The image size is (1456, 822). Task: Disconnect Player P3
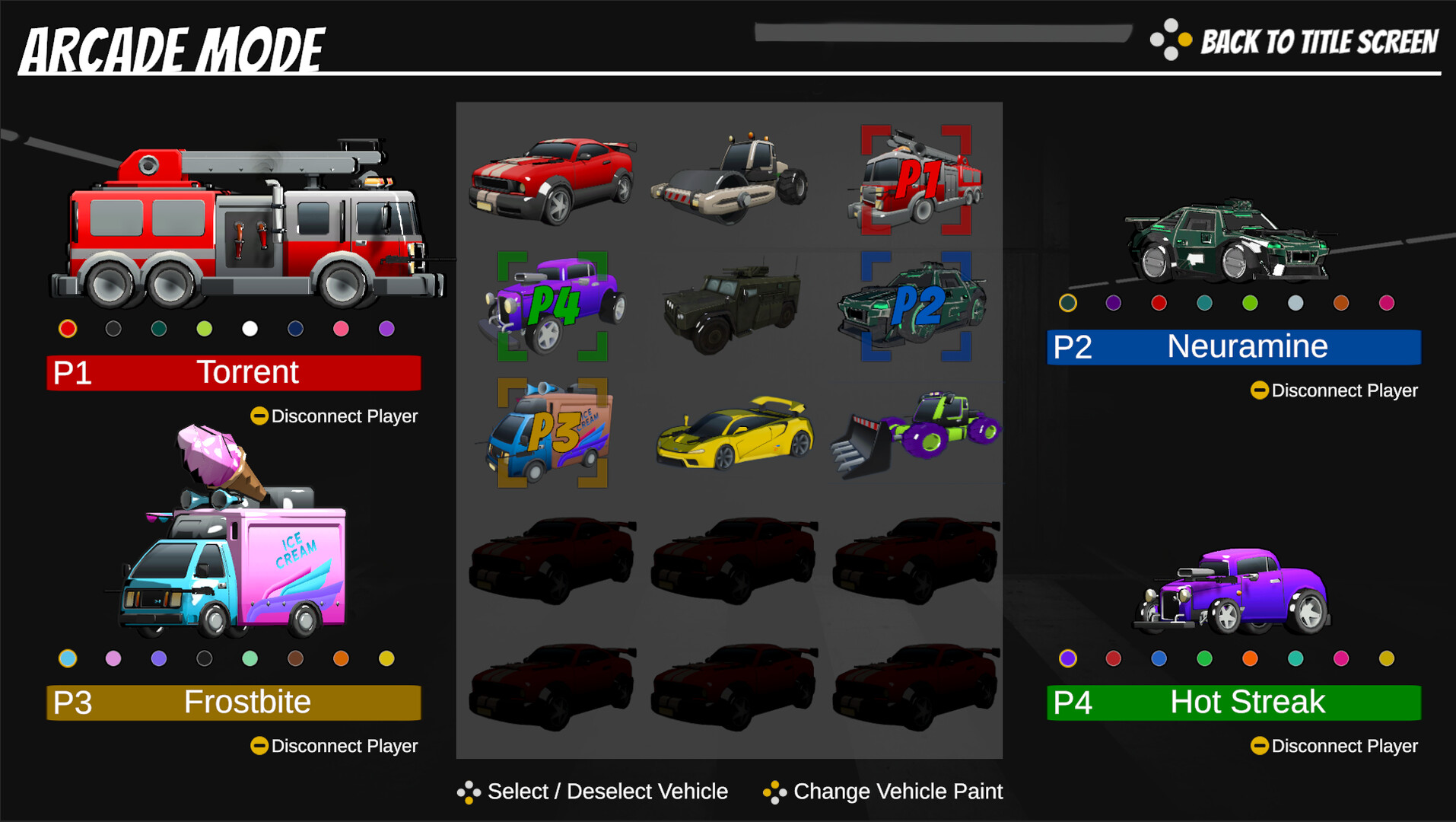pyautogui.click(x=333, y=746)
